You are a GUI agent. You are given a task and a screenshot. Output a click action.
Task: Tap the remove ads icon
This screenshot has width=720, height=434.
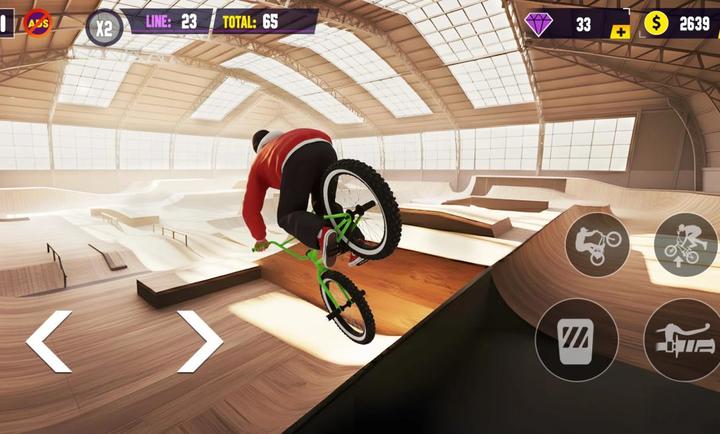[x=38, y=22]
